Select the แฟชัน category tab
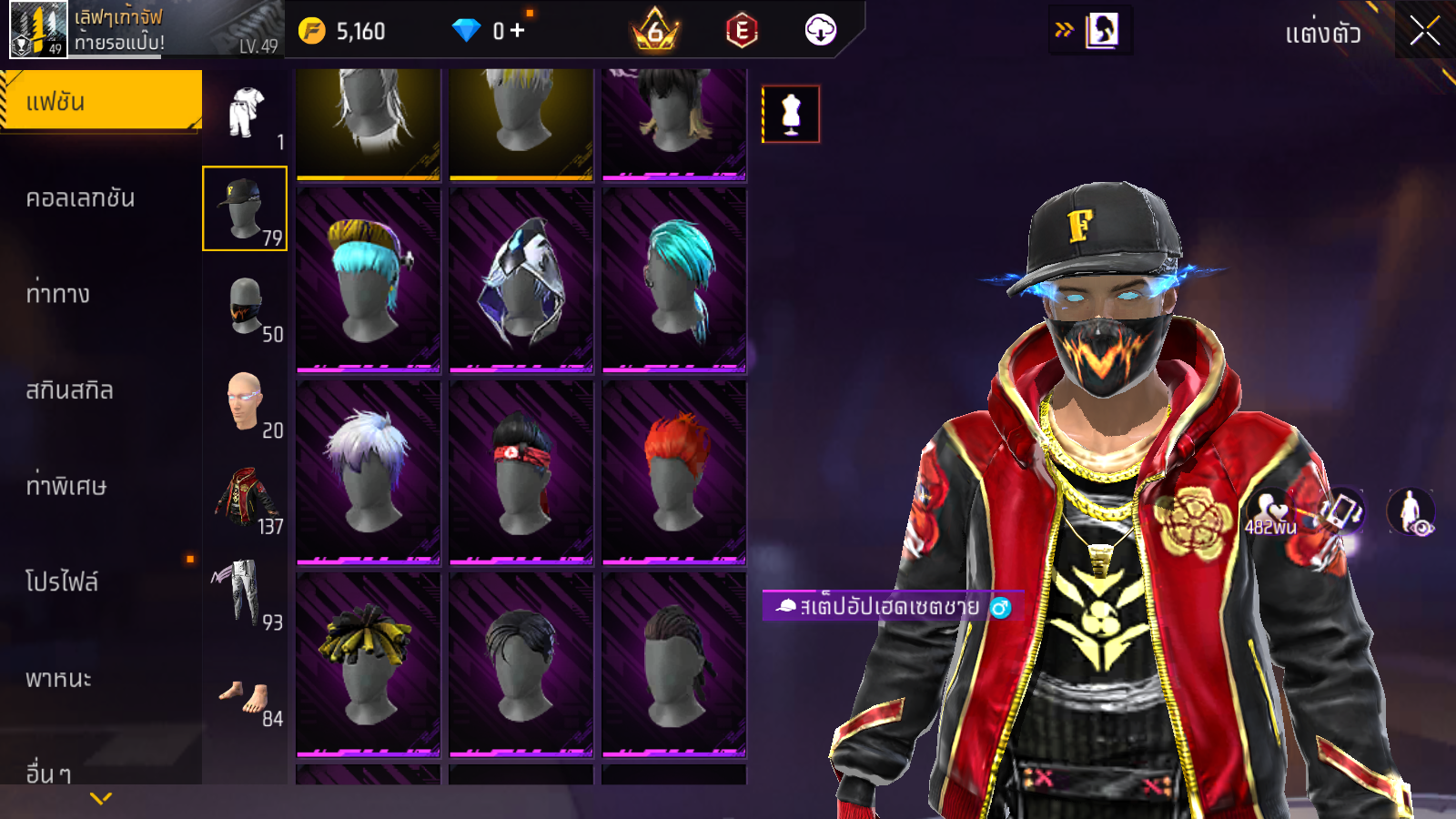Screen dimensions: 1456x819 point(100,101)
